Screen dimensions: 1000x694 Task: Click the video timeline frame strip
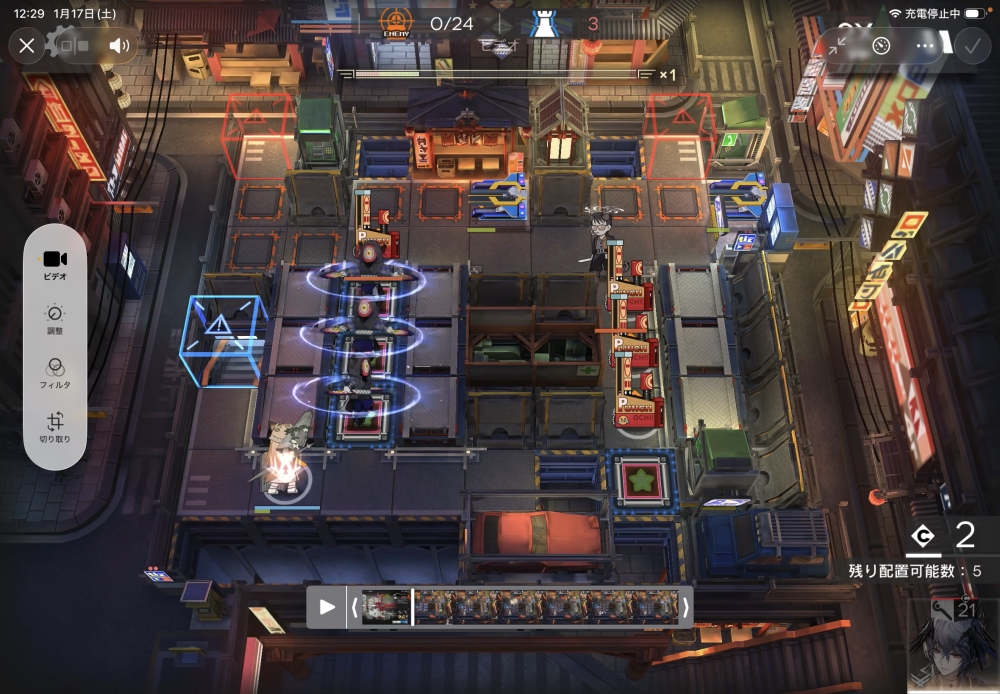(x=520, y=606)
